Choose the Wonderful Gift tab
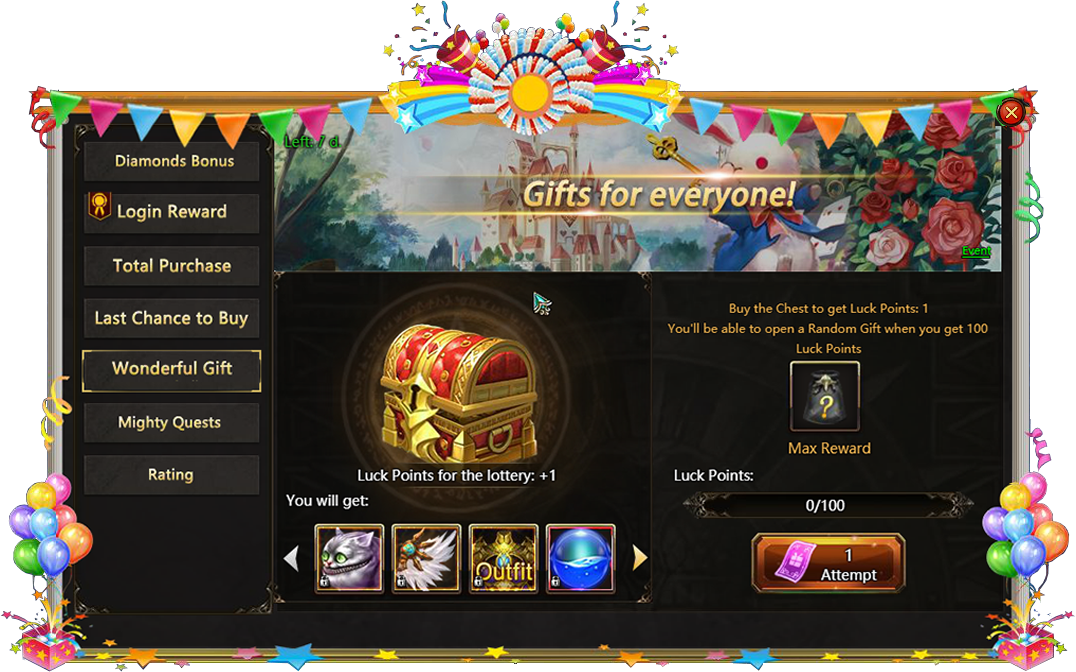1076x672 pixels. click(171, 369)
